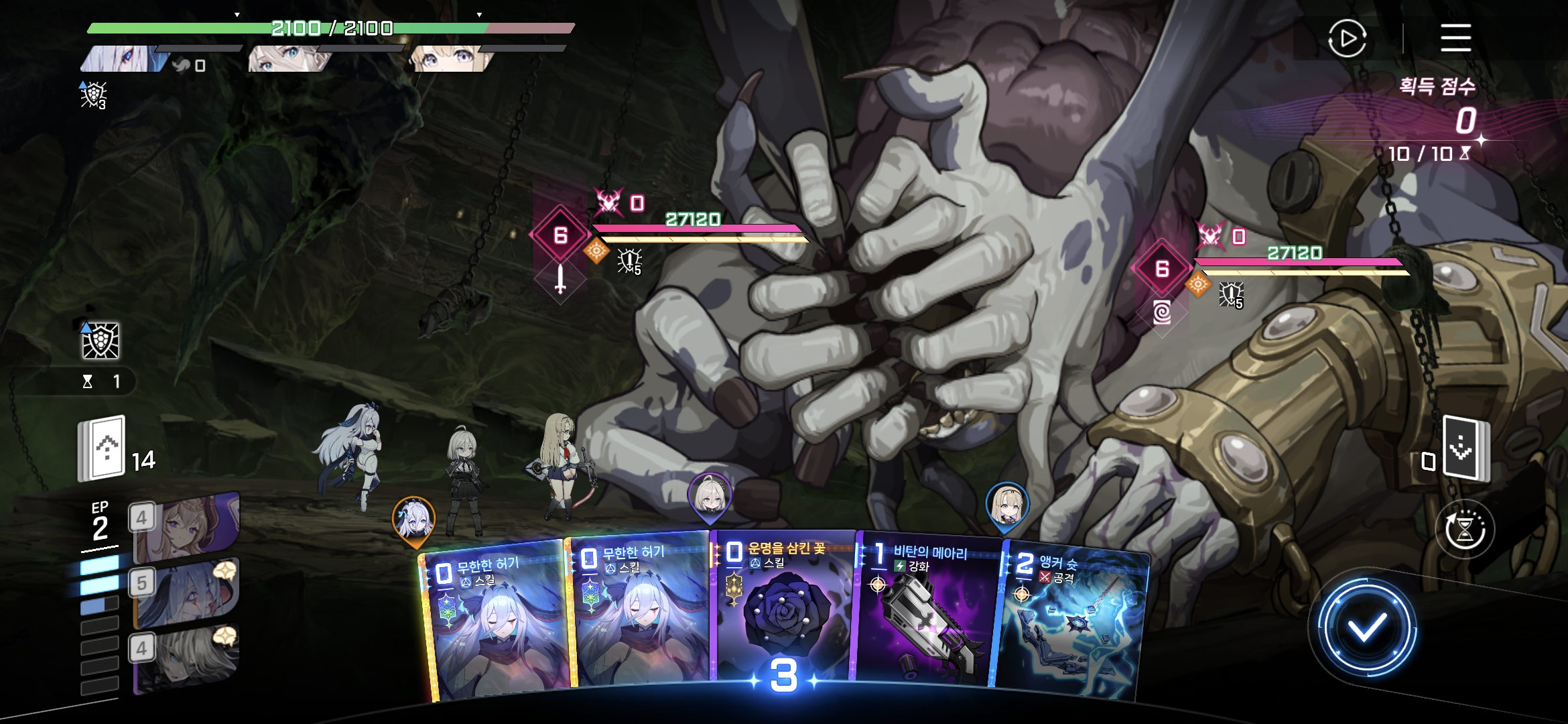Viewport: 1568px width, 724px height.
Task: Open the draw pile with 14 cards
Action: point(103,449)
